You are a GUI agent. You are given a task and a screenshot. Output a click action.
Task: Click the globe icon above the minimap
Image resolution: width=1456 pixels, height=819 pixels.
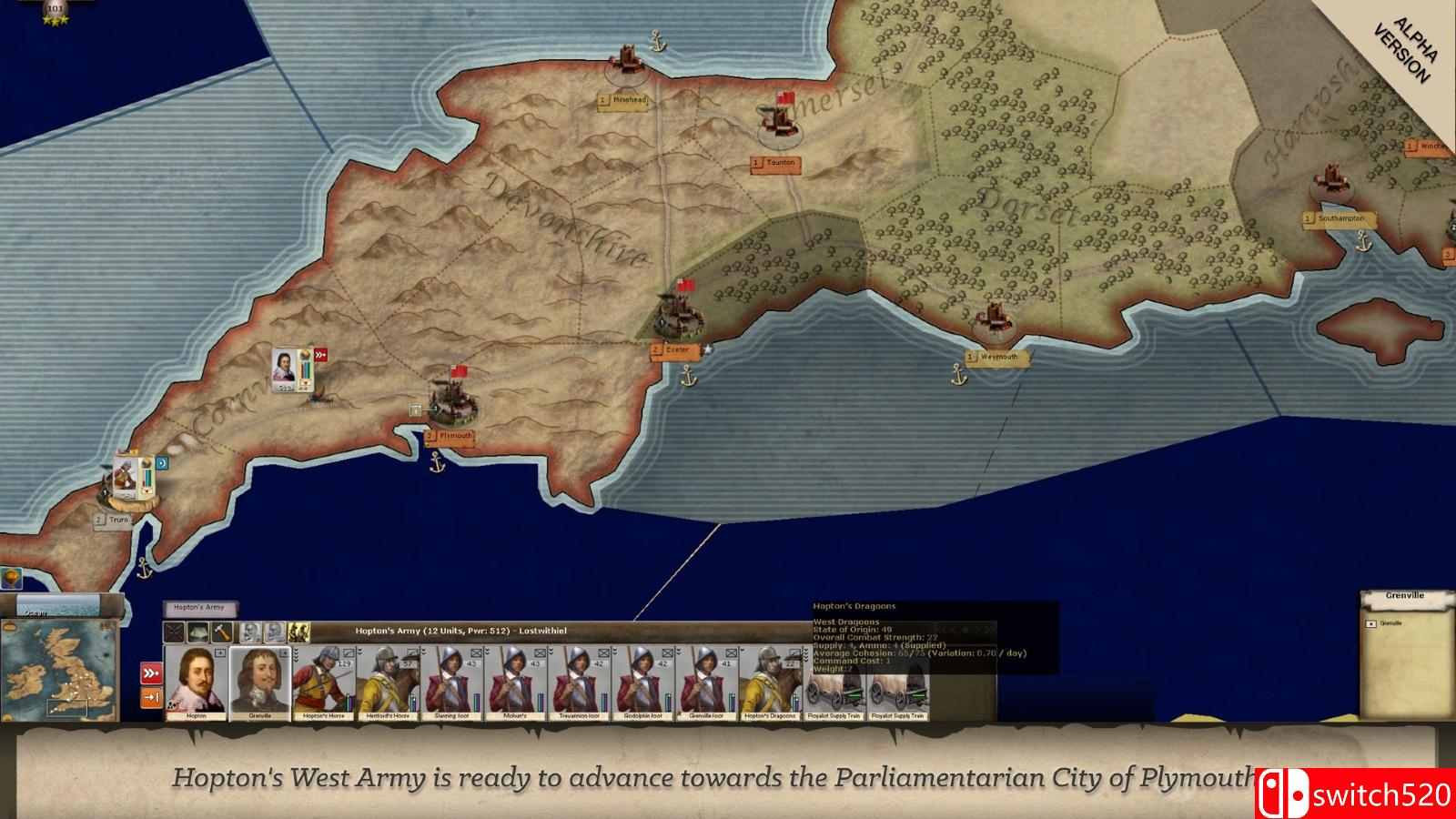coord(12,577)
